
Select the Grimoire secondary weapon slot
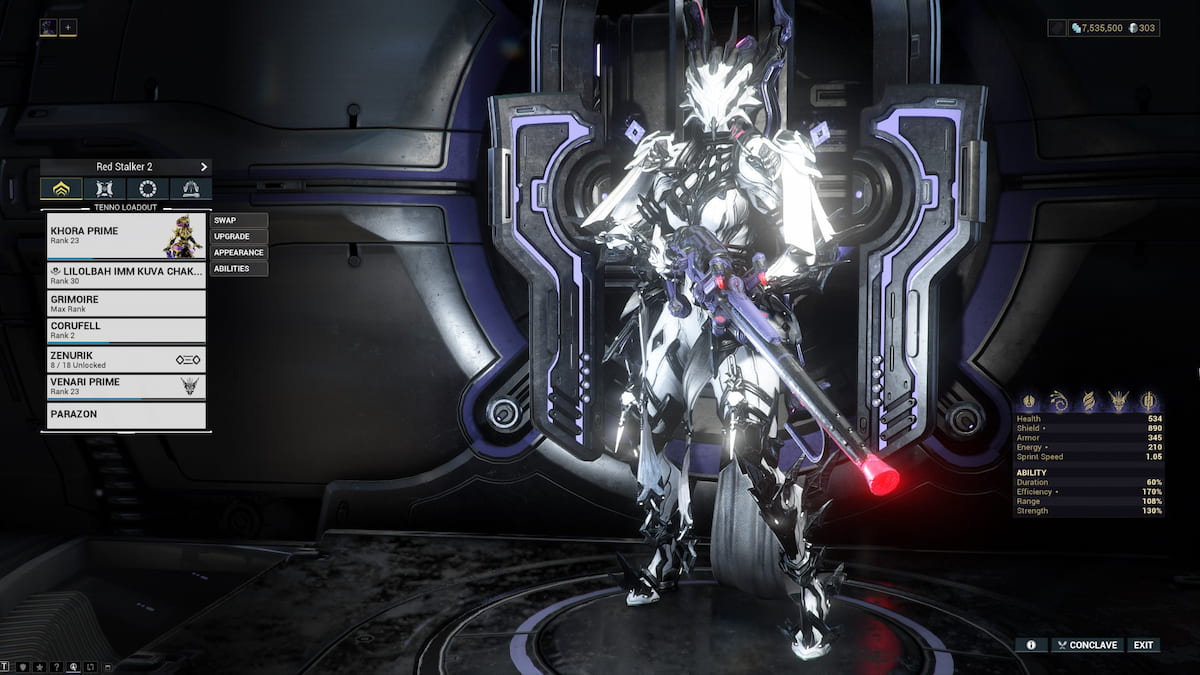click(x=127, y=303)
